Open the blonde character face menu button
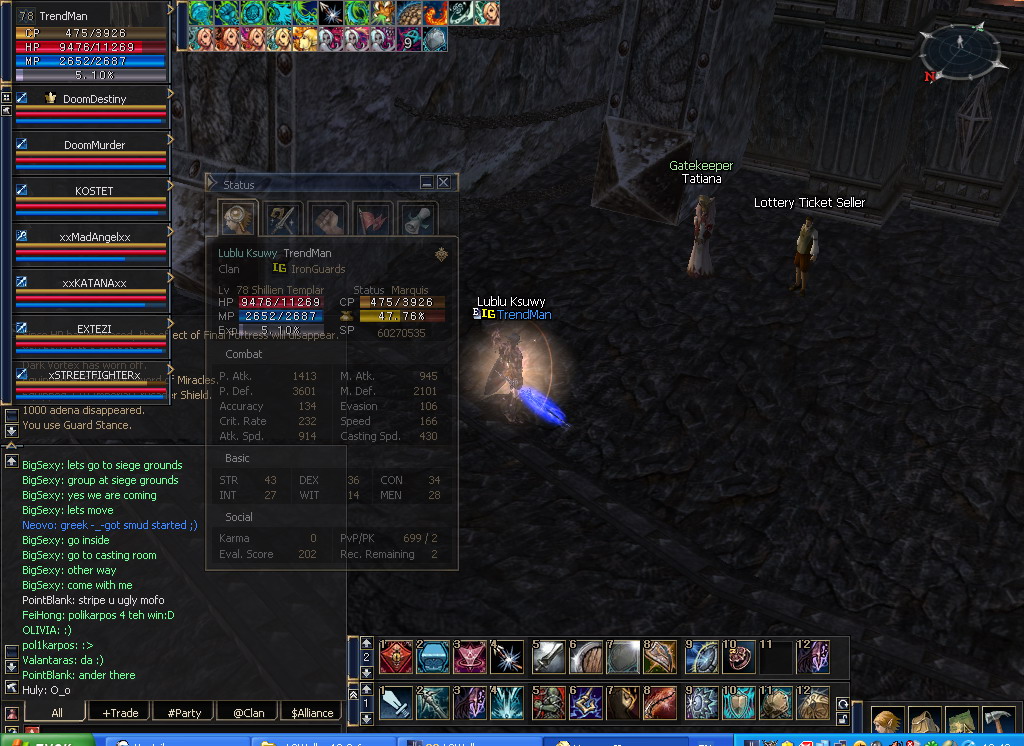Viewport: 1024px width, 746px height. [886, 723]
